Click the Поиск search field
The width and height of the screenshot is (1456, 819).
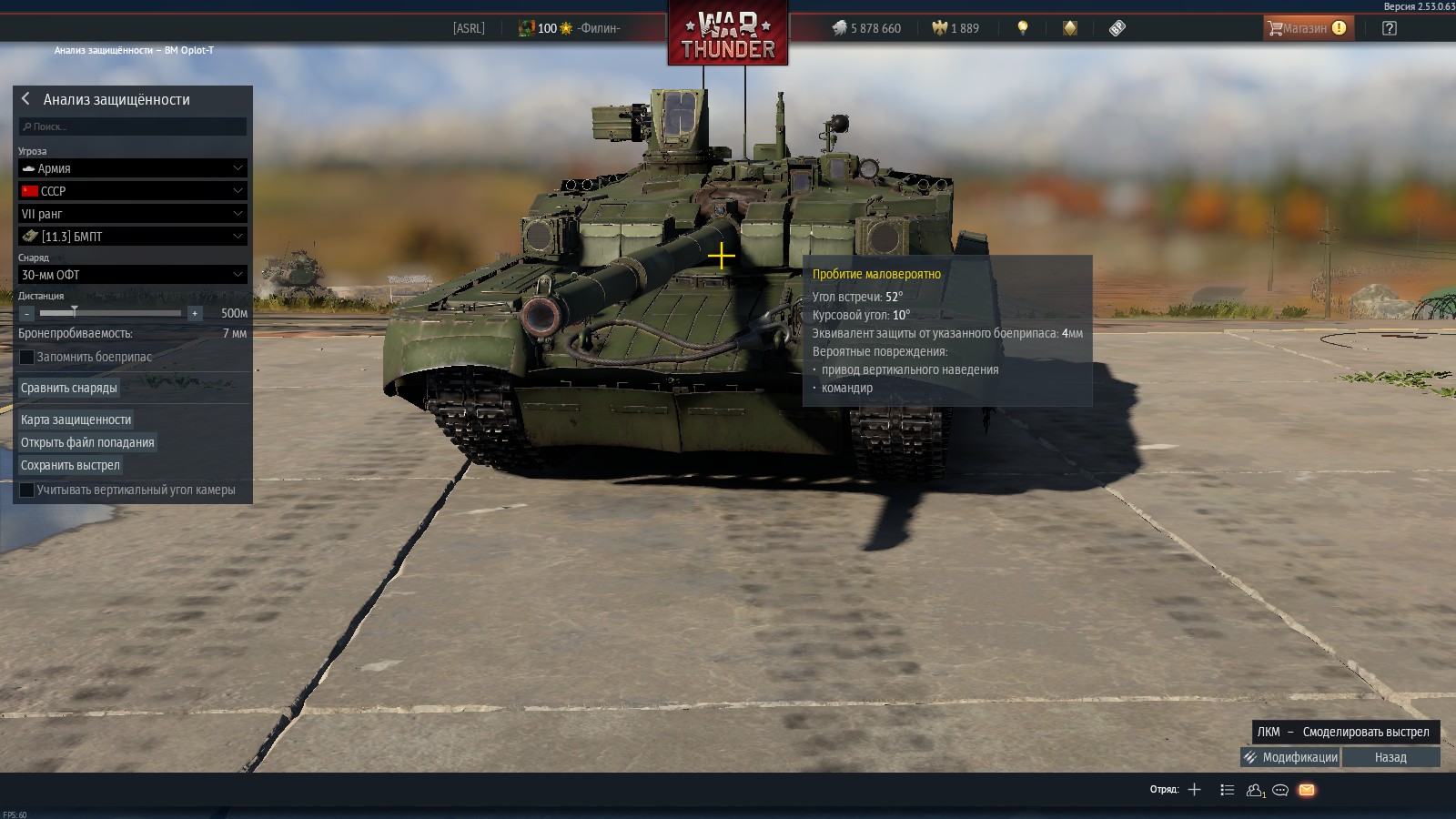(133, 126)
